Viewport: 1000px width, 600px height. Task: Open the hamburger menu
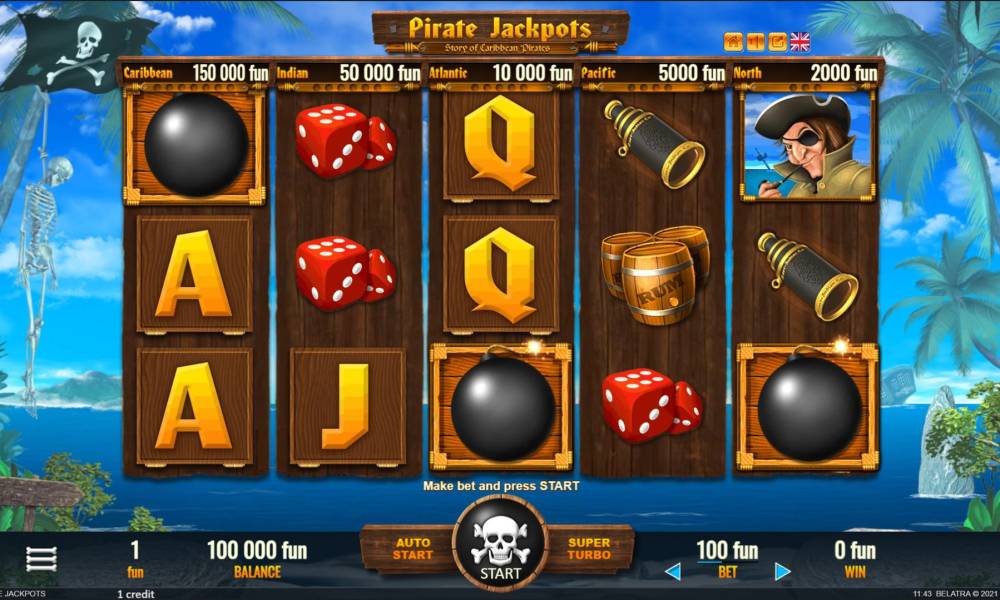click(41, 559)
